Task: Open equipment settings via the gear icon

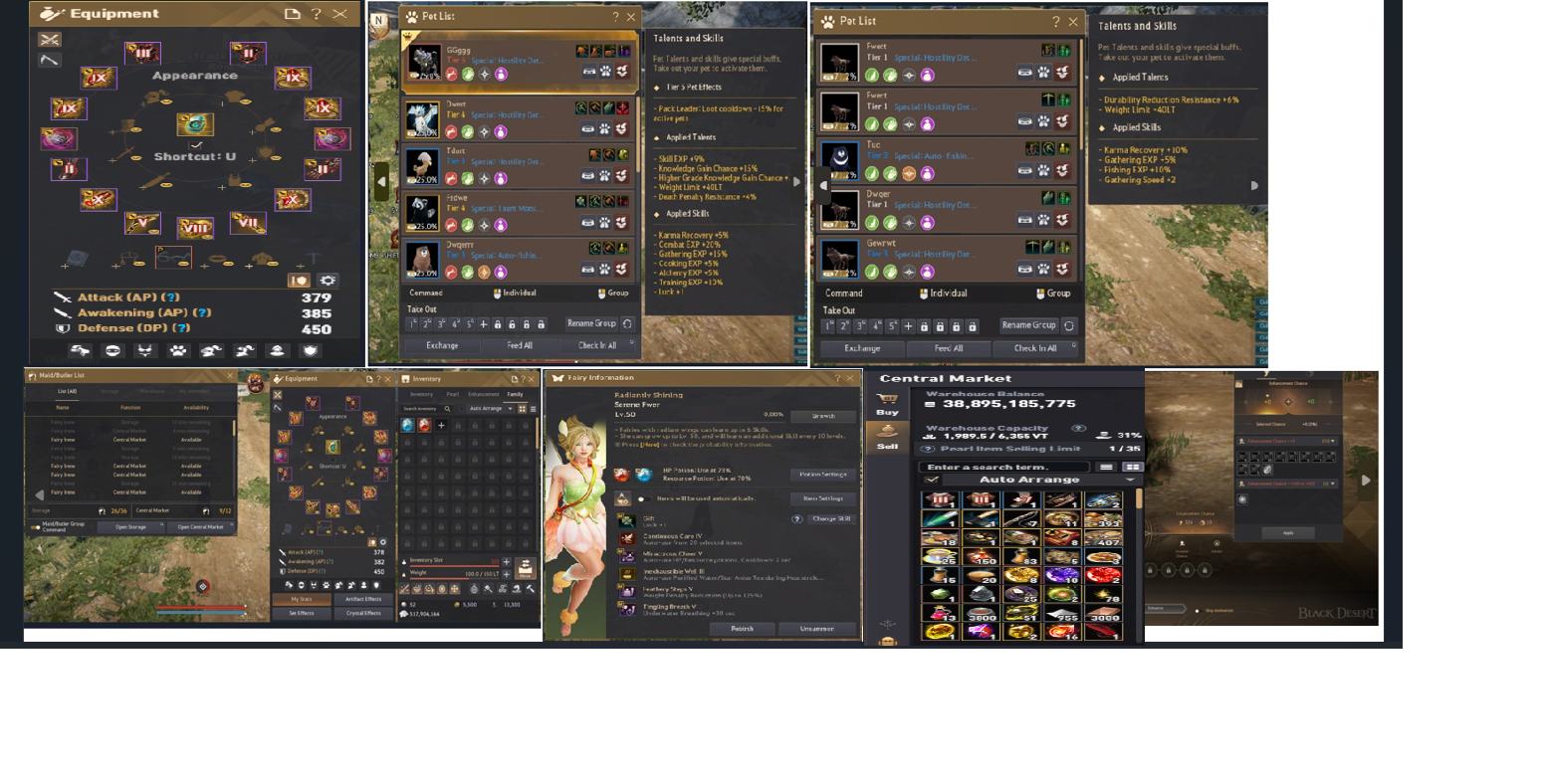Action: pyautogui.click(x=328, y=282)
